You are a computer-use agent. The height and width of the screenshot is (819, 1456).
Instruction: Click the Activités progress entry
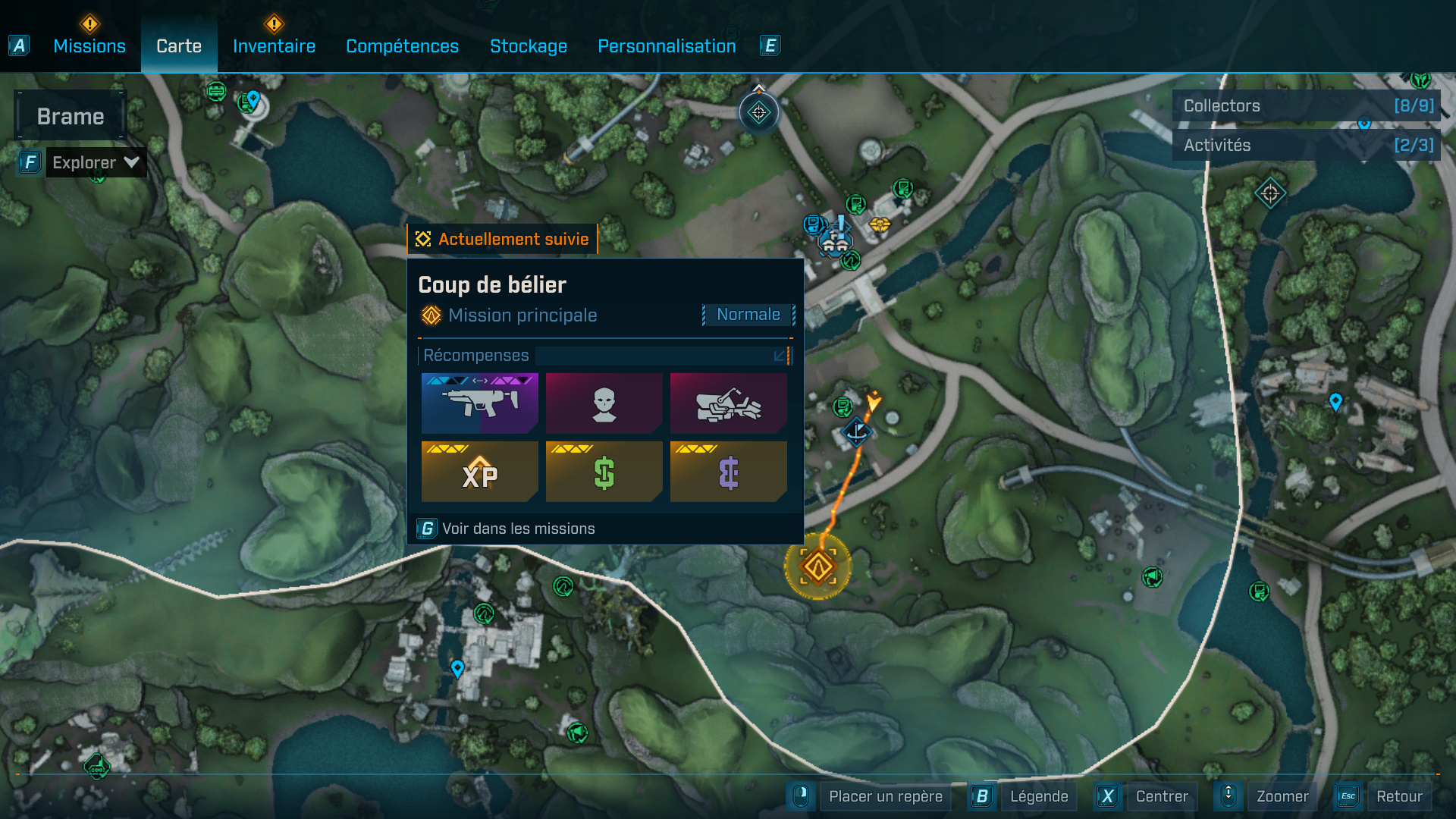[x=1306, y=146]
